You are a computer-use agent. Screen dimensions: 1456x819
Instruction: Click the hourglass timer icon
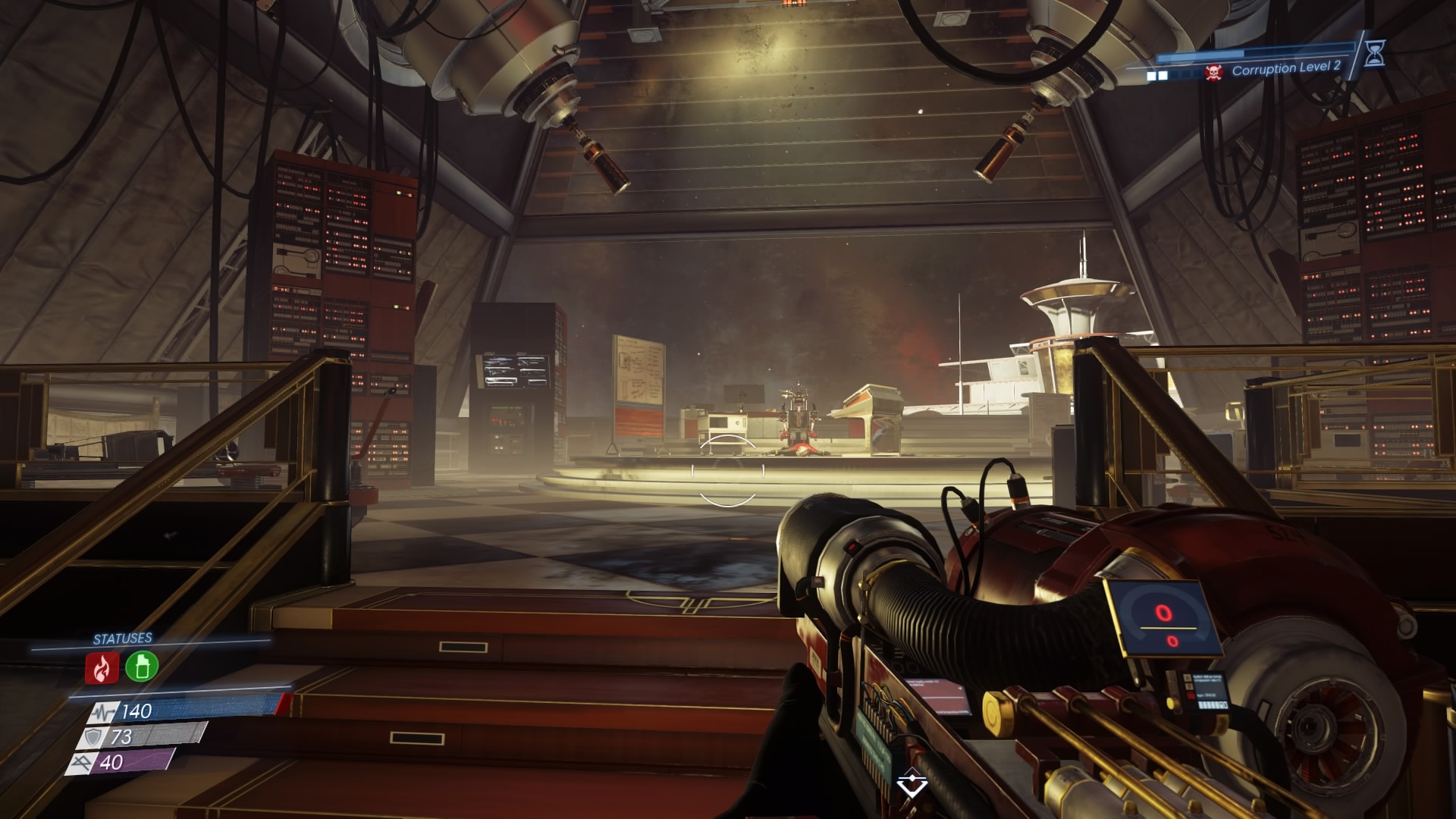pyautogui.click(x=1375, y=52)
